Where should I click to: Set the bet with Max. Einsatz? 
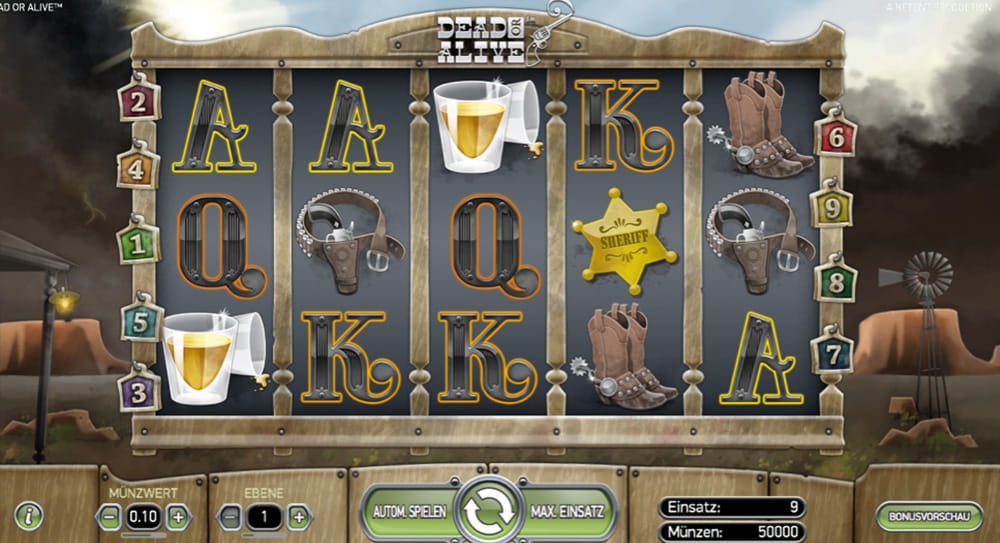pos(568,512)
